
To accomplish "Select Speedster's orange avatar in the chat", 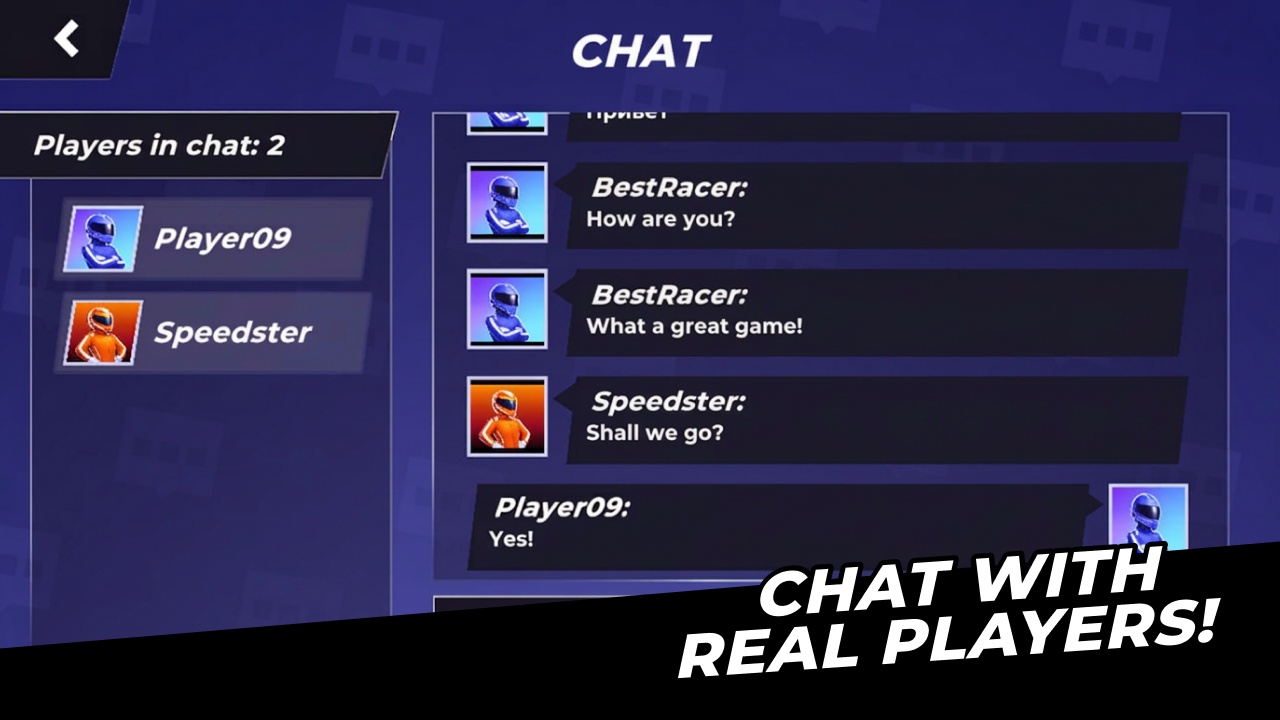I will pyautogui.click(x=506, y=415).
